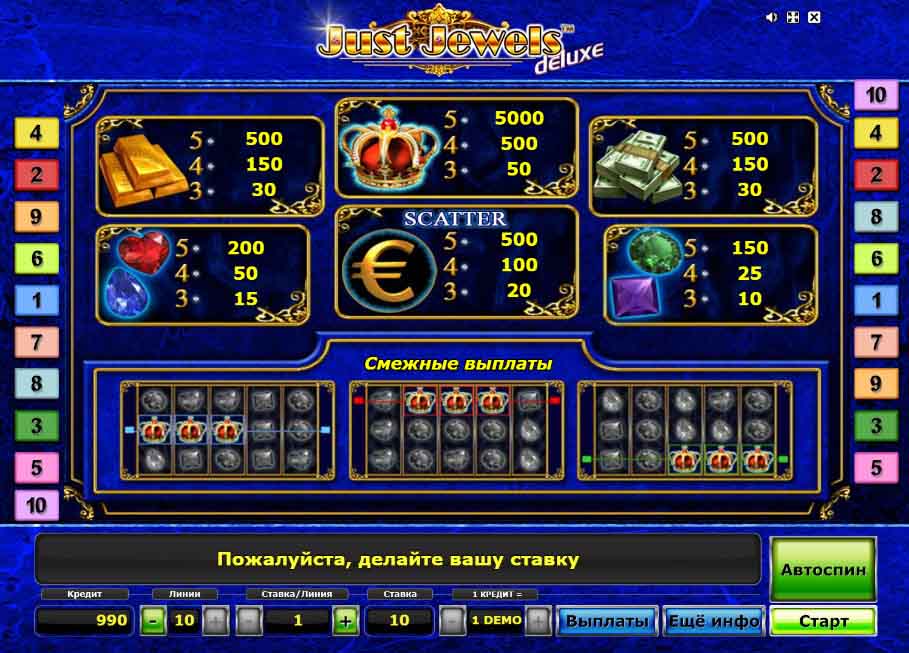Screen dimensions: 909x653
Task: Decrease the bet per line (Ставка/Линия)
Action: pos(249,621)
